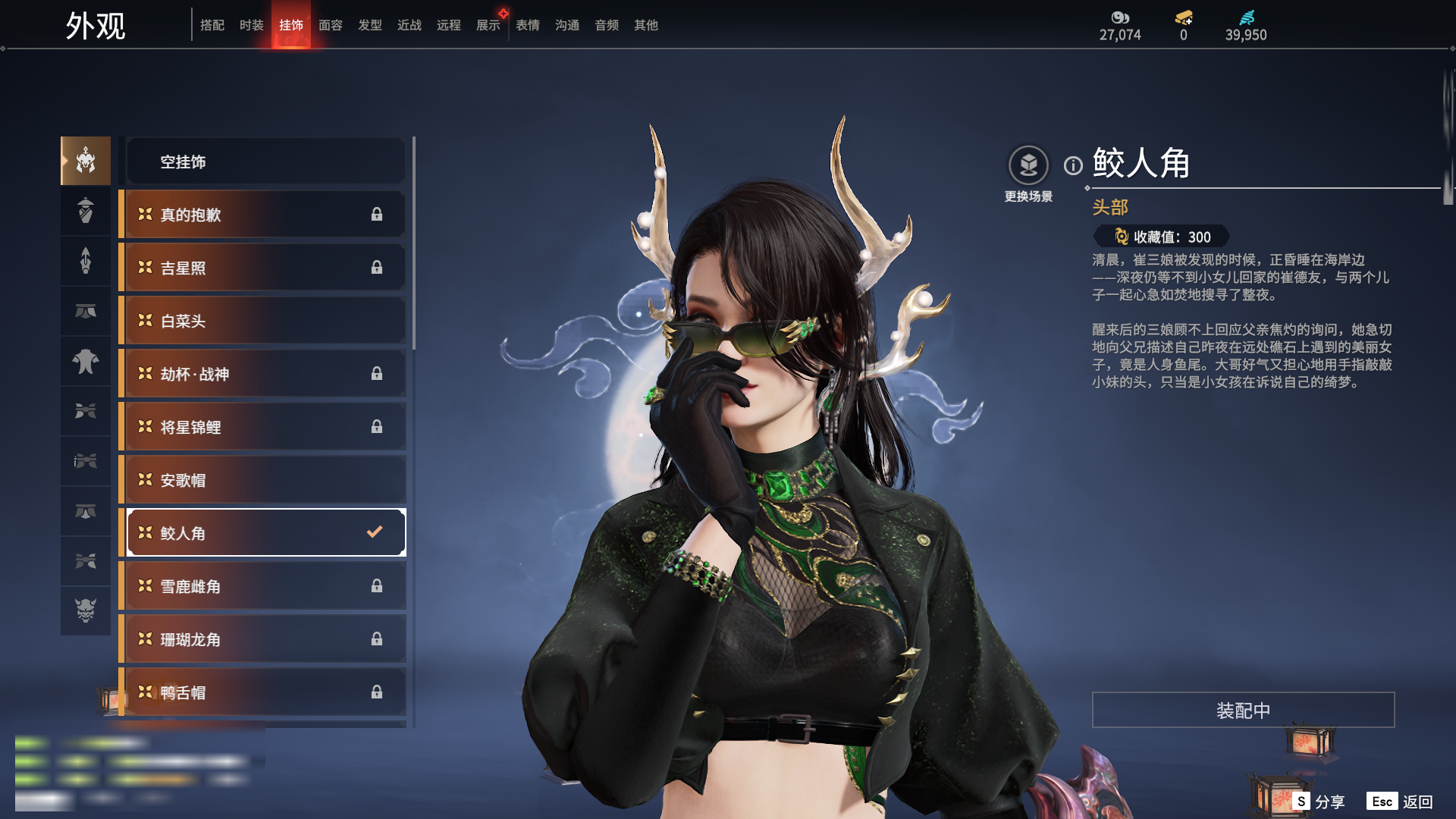Click the 装配中 equip button

pyautogui.click(x=1243, y=710)
